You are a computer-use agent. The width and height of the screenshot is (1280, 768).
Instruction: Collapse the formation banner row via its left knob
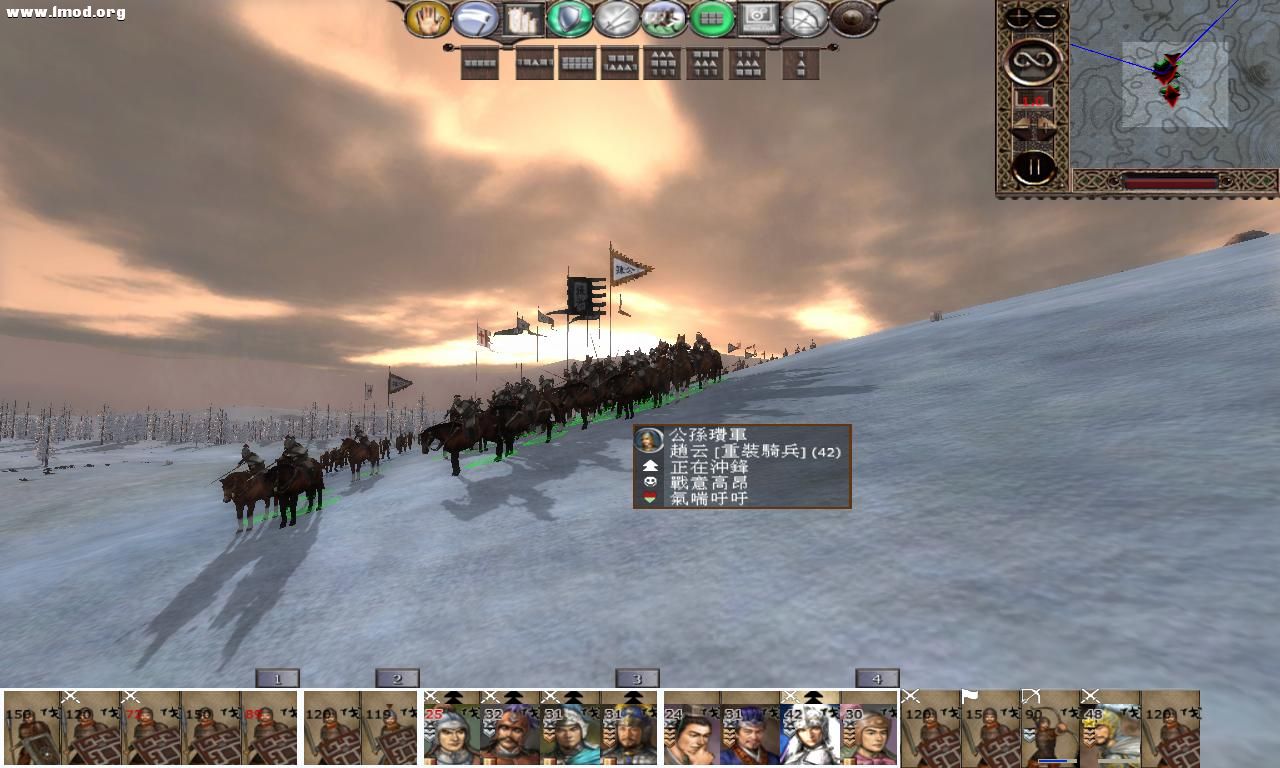click(x=447, y=46)
